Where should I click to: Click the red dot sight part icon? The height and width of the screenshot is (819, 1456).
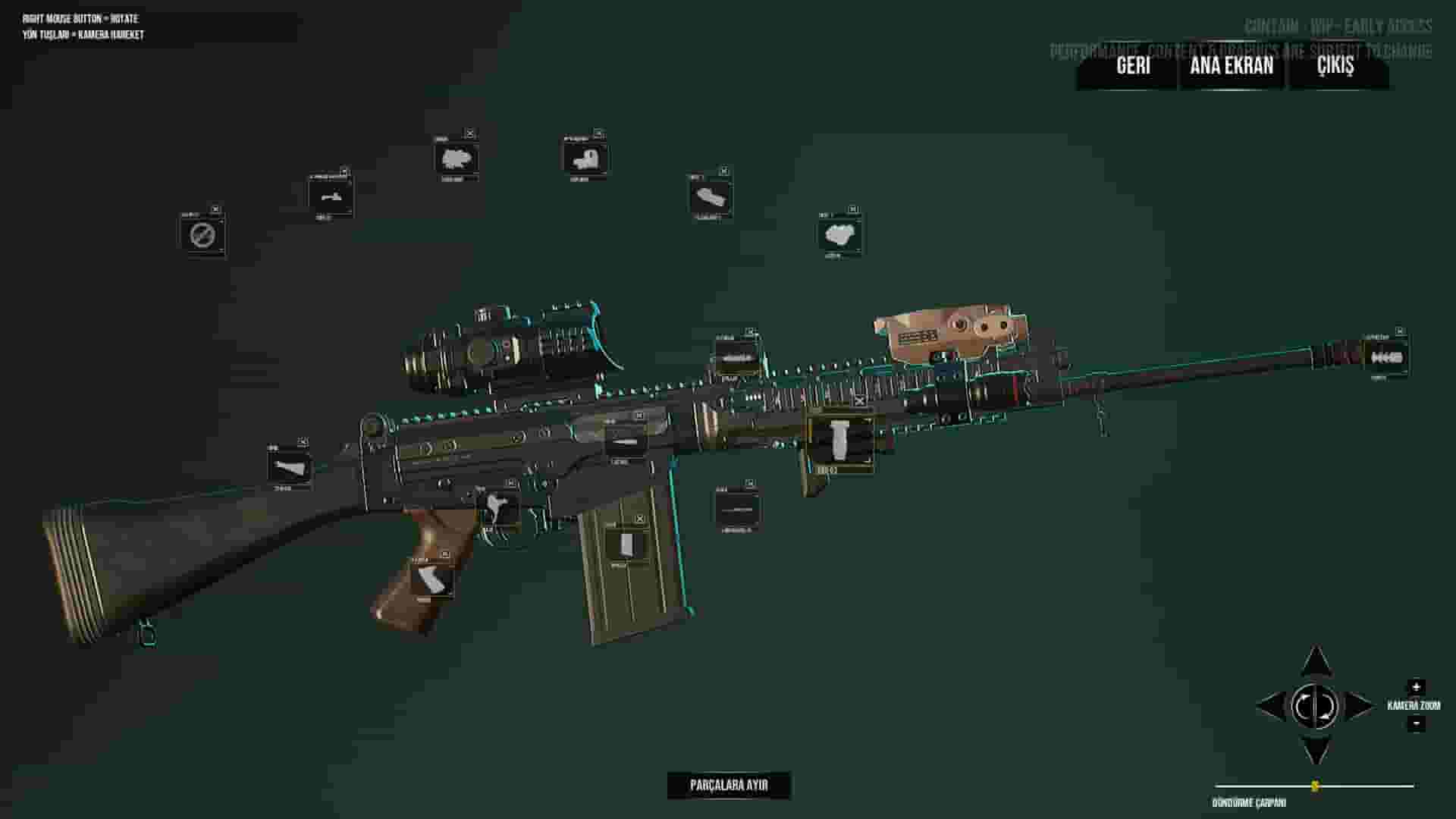pos(584,158)
